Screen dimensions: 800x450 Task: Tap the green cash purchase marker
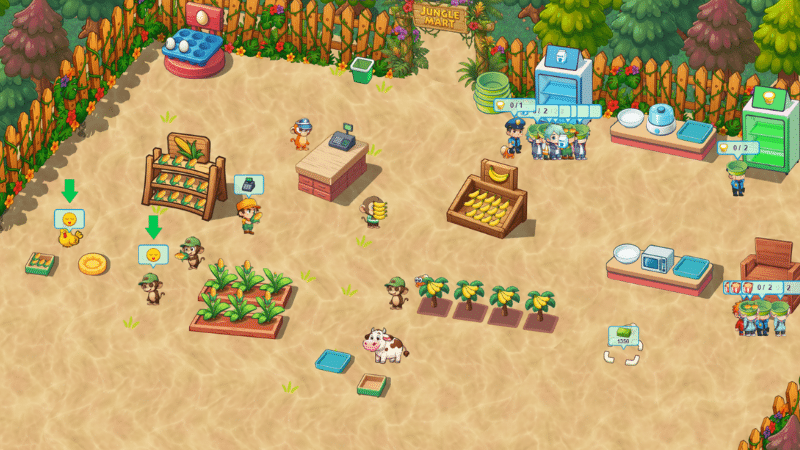point(623,337)
